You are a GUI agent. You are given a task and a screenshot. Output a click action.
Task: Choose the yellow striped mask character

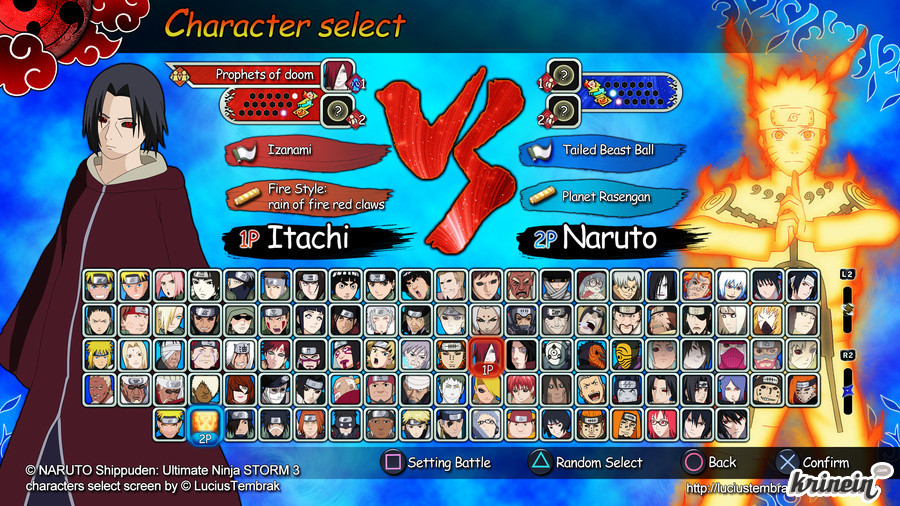coord(625,355)
